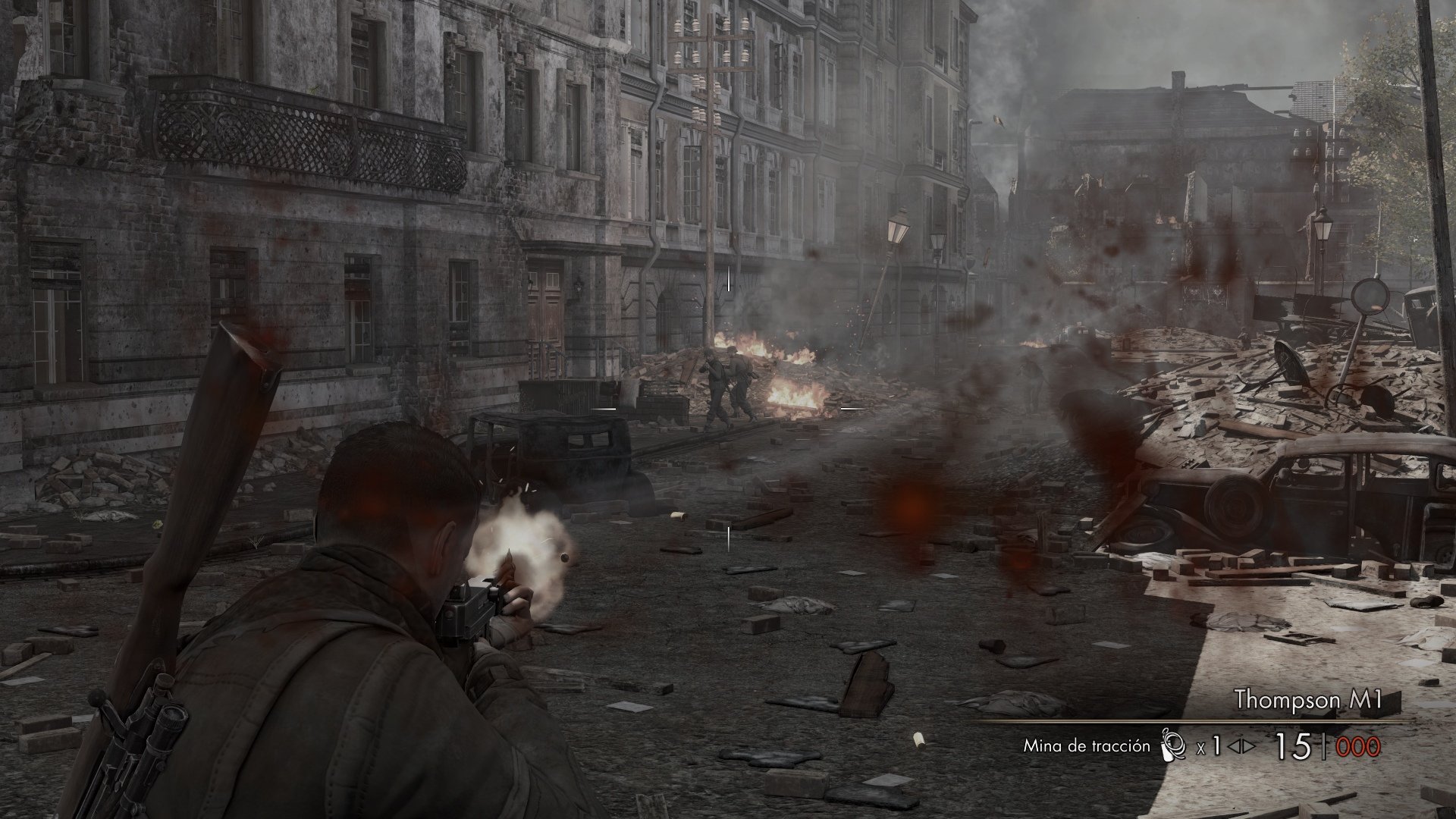The height and width of the screenshot is (819, 1456).
Task: Click the right arrow of the item selector
Action: [x=1247, y=746]
